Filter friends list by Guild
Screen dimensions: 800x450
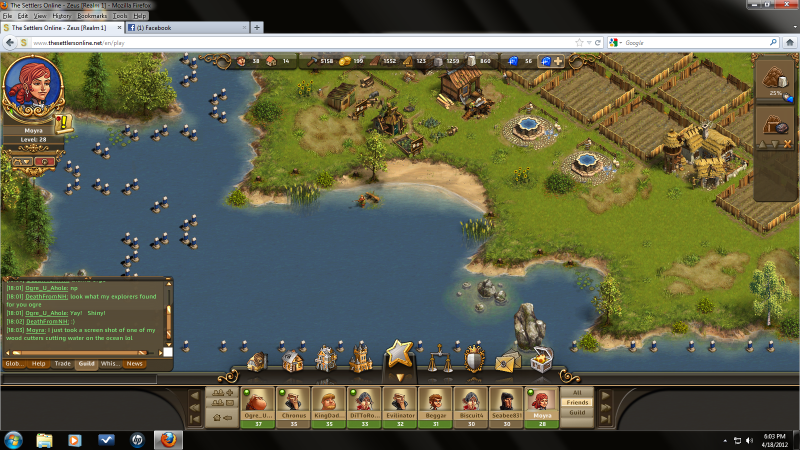pyautogui.click(x=578, y=412)
